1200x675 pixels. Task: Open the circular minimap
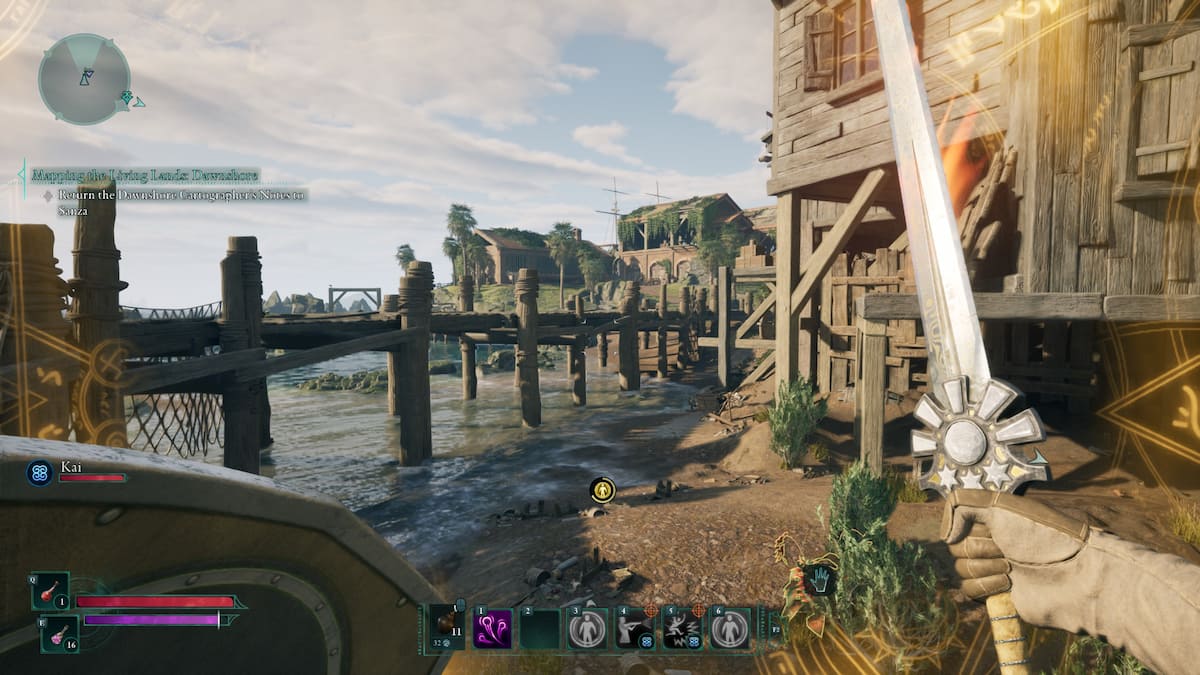click(84, 79)
